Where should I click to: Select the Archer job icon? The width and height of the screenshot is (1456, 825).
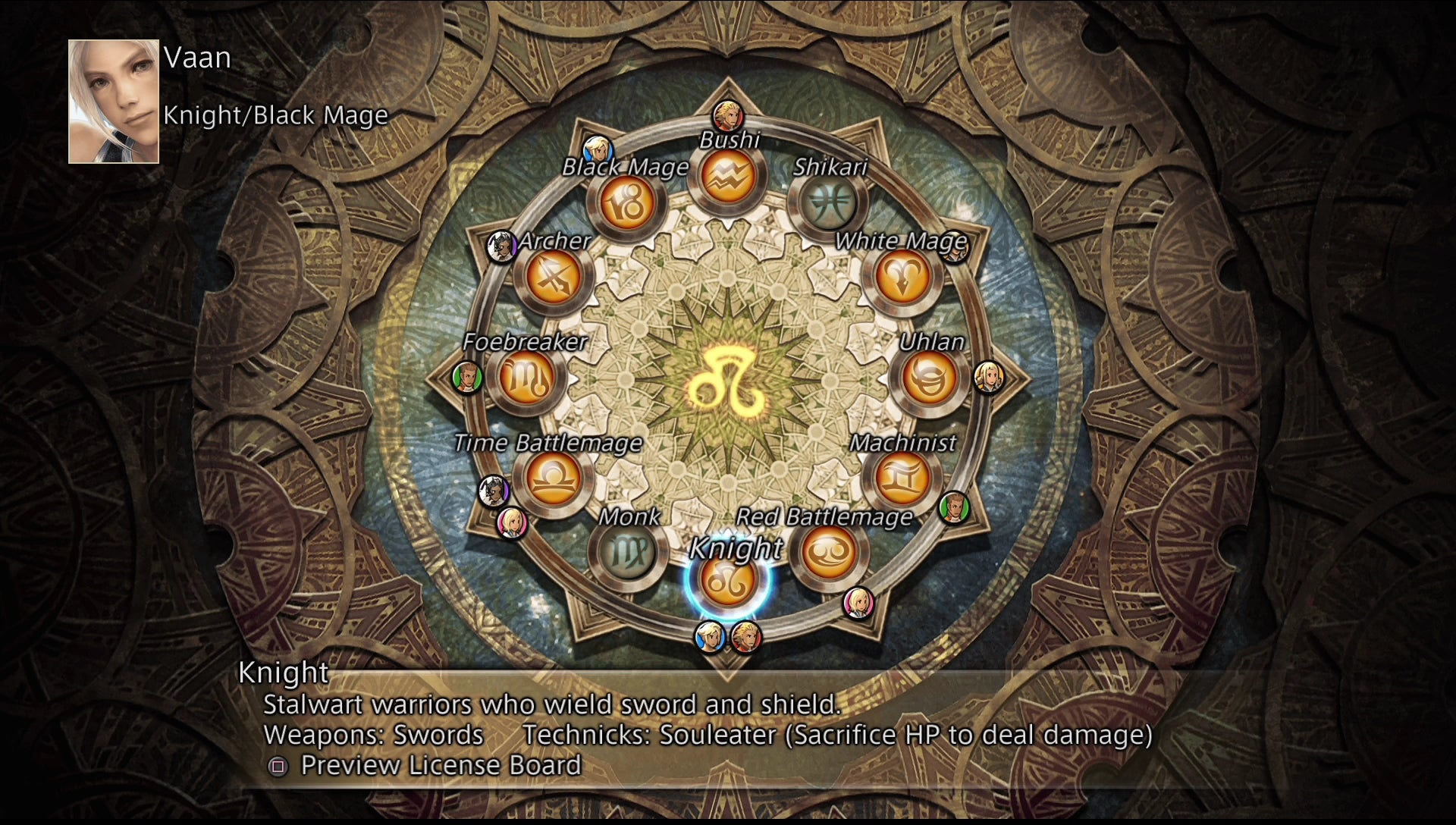[x=554, y=276]
